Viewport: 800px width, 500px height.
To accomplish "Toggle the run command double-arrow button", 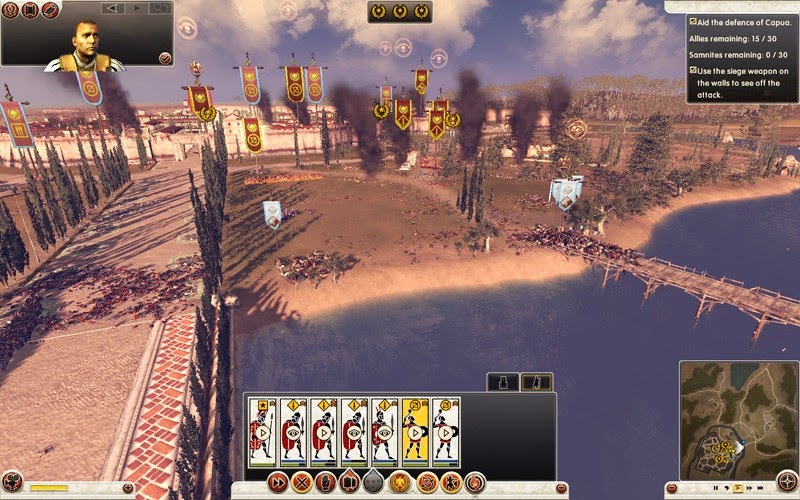I will coord(277,482).
